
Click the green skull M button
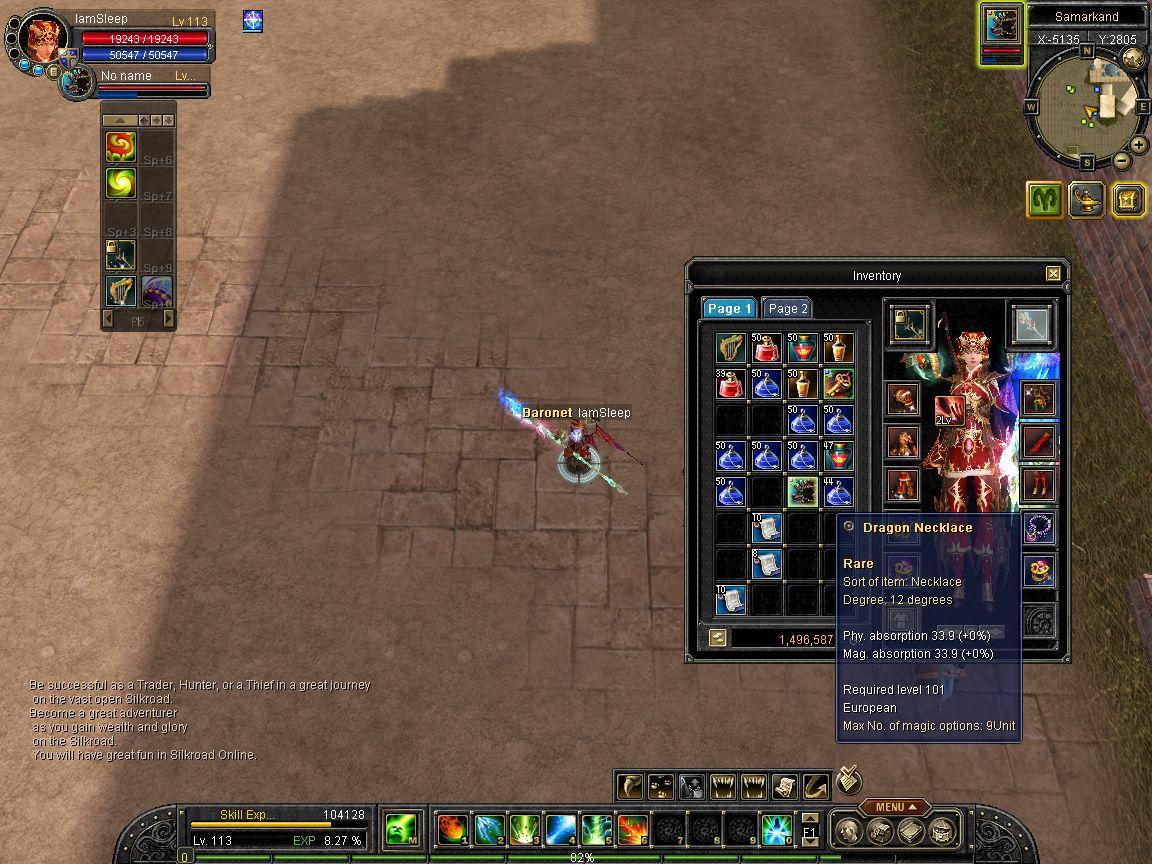(401, 829)
